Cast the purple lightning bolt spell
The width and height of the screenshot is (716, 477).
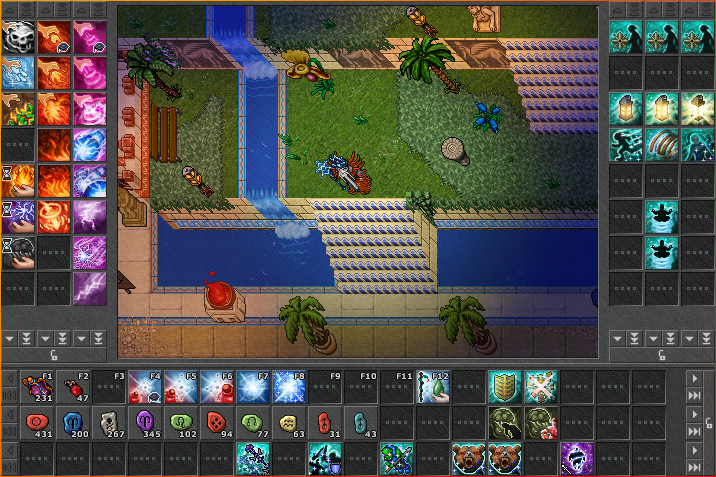coord(91,289)
